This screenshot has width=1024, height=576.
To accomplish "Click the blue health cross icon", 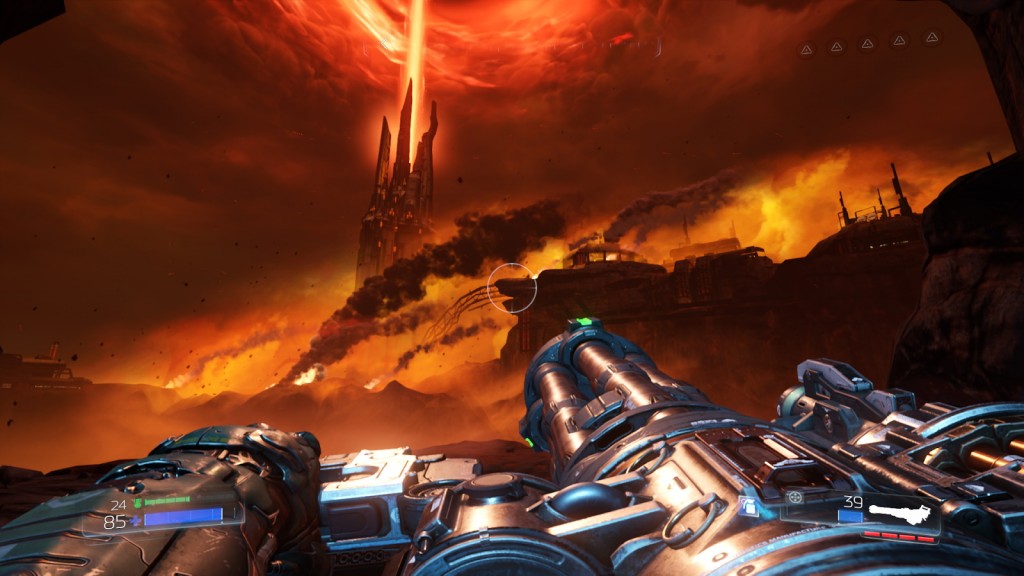I will 135,521.
